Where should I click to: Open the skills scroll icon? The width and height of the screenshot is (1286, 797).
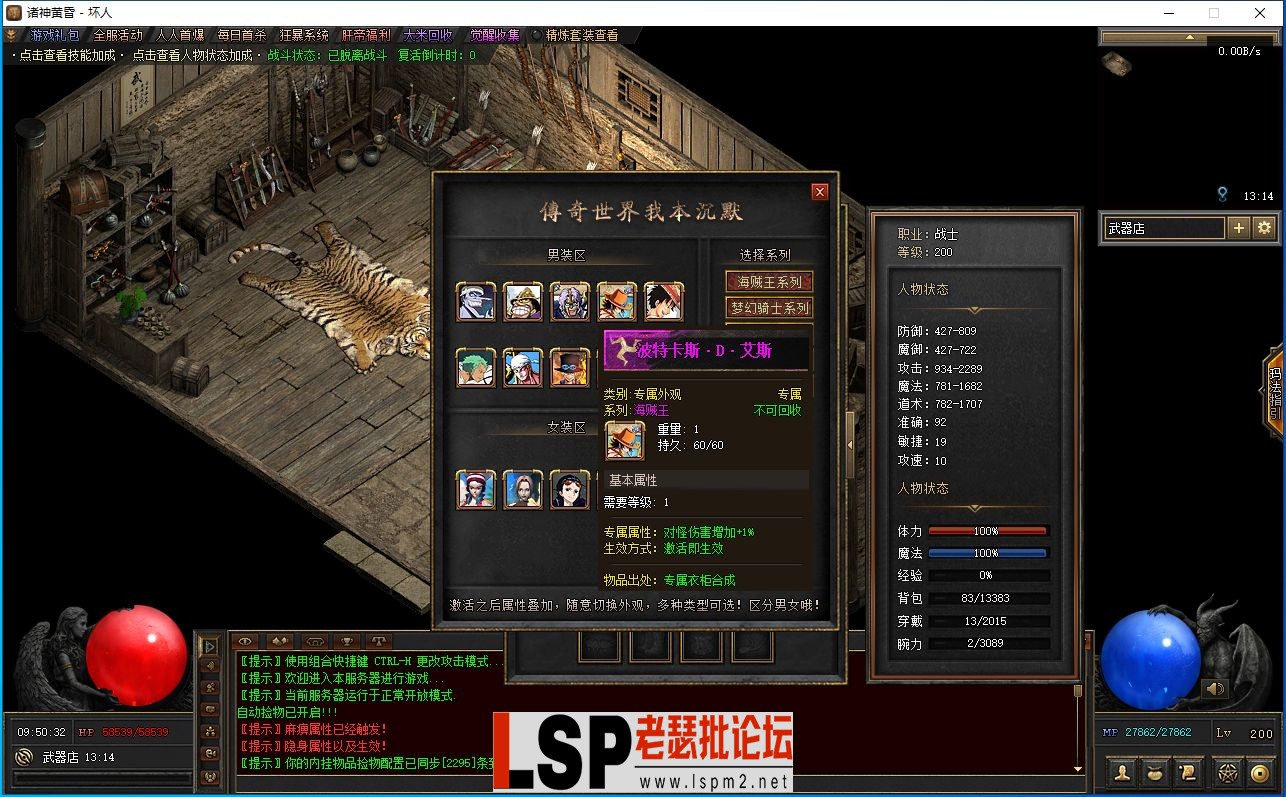pos(1190,772)
